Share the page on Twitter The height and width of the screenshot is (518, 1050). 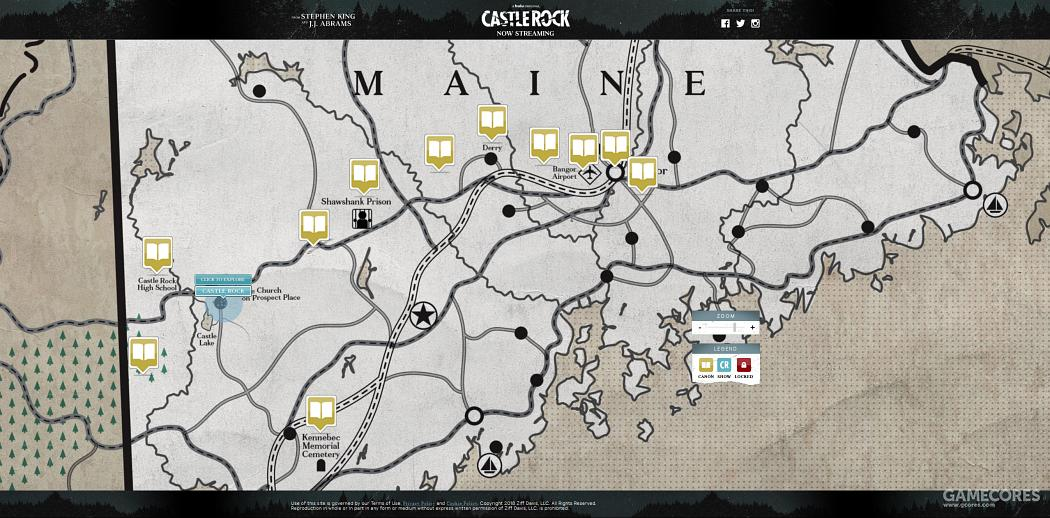click(741, 23)
